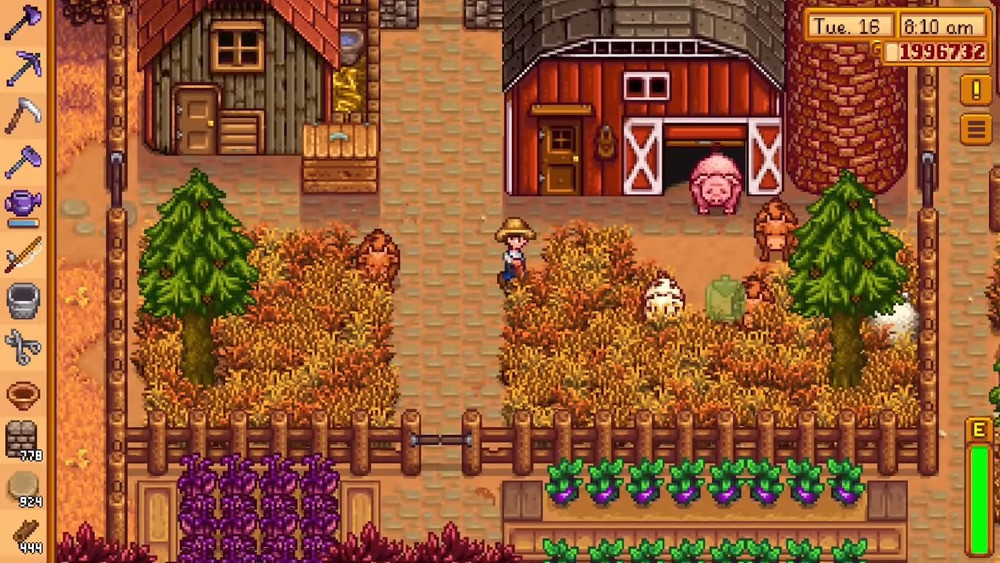Select the stone stack of 778

pyautogui.click(x=22, y=440)
